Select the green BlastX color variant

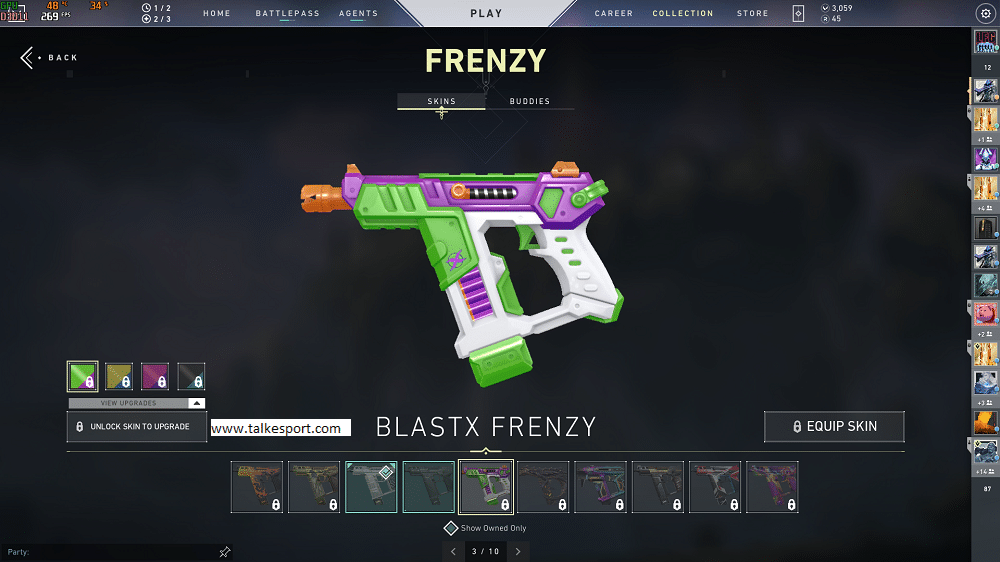click(x=82, y=376)
